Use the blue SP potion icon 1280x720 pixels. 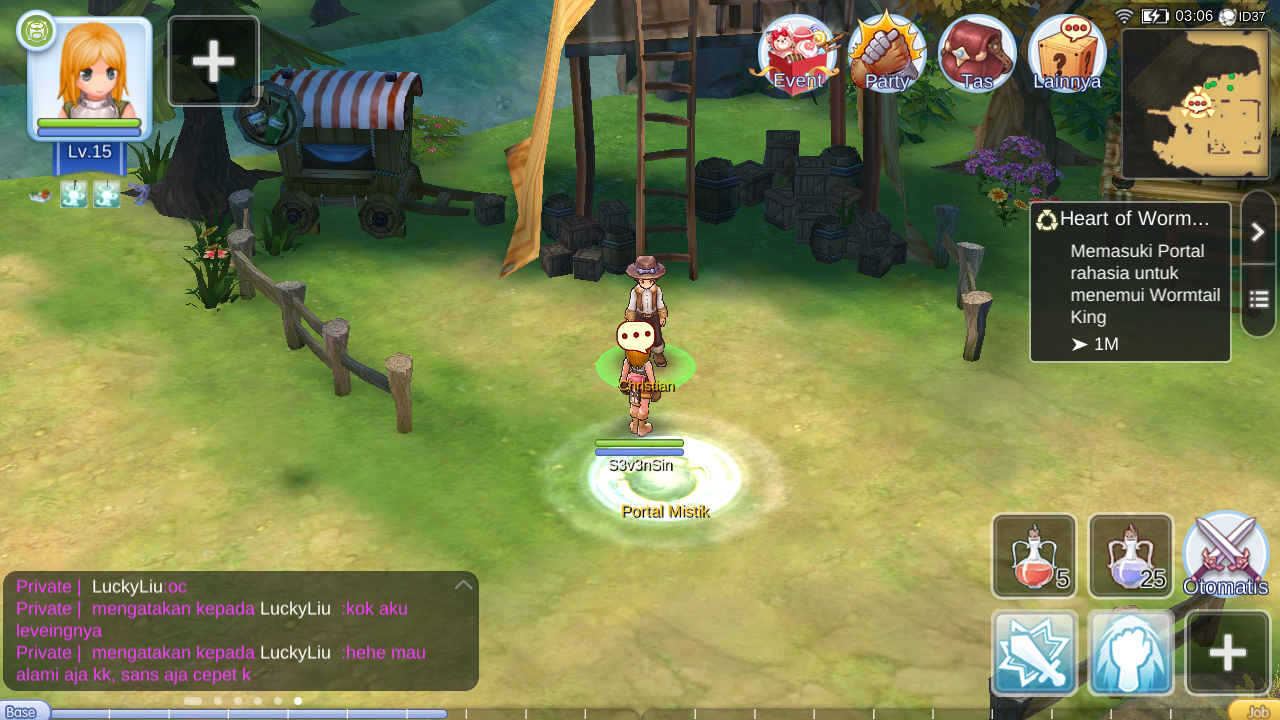pyautogui.click(x=1130, y=555)
